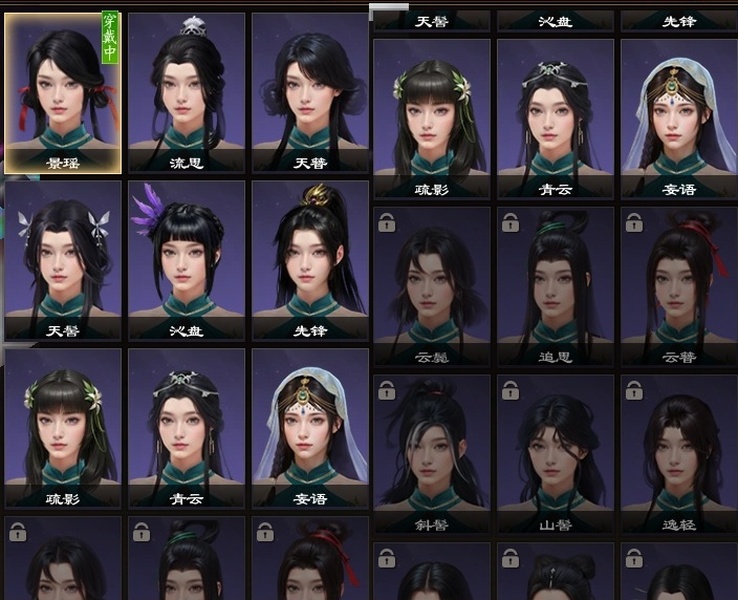Select the 天髻 hairstyle with butterfly hairpins
The height and width of the screenshot is (600, 738).
coord(63,260)
